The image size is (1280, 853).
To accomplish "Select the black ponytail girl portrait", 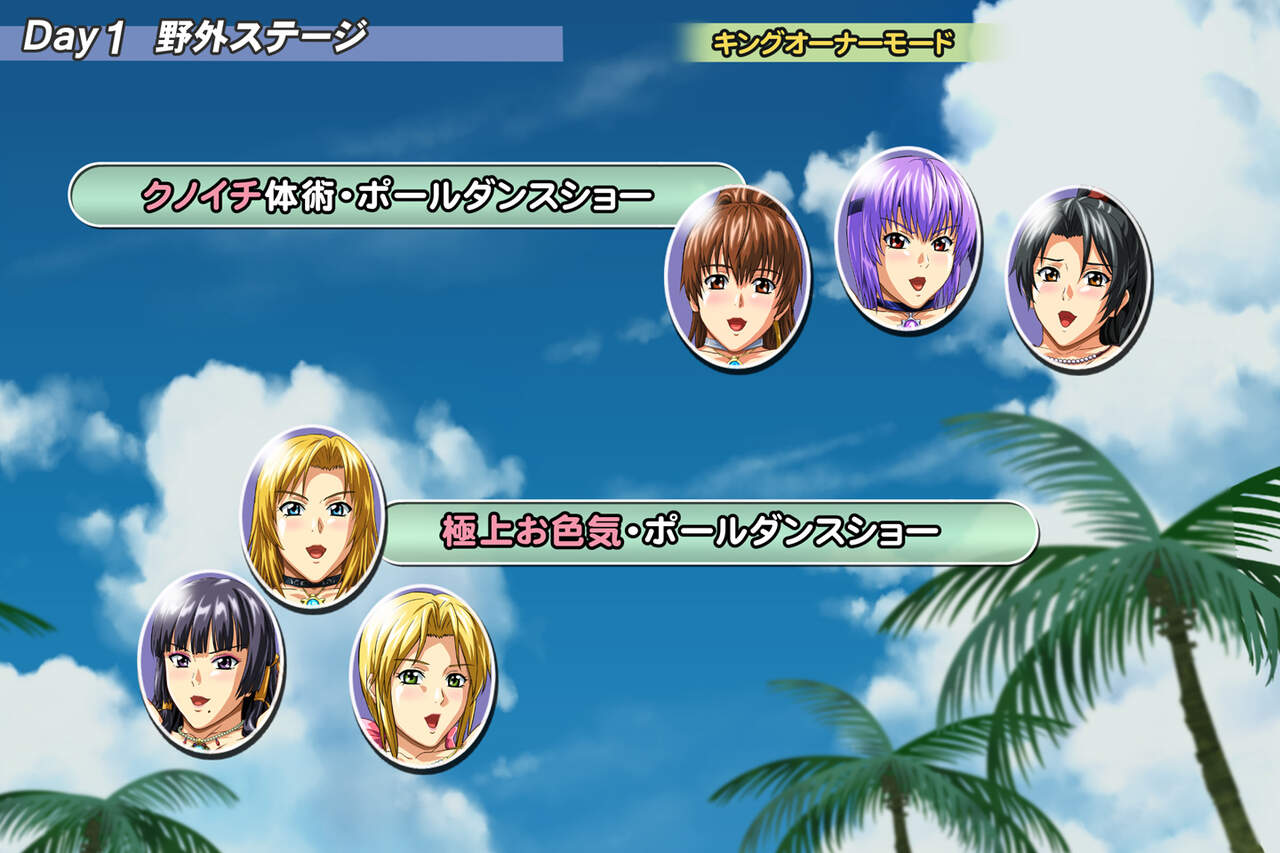I will pyautogui.click(x=1078, y=279).
